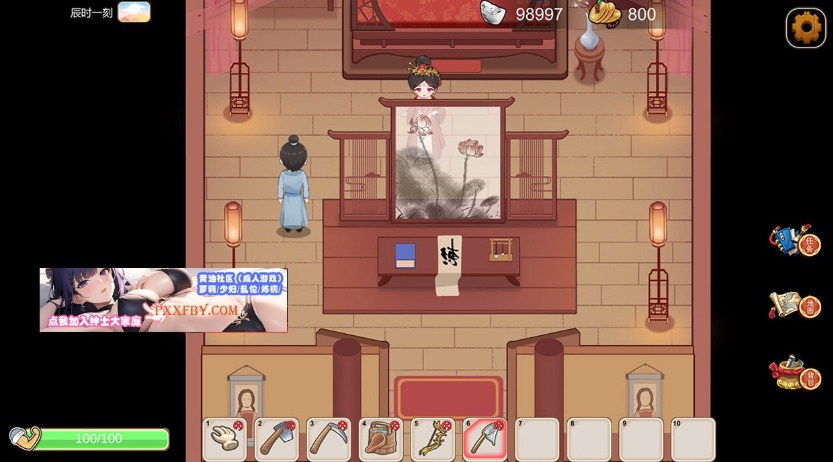Open the map scroll (地图)

[x=794, y=305]
